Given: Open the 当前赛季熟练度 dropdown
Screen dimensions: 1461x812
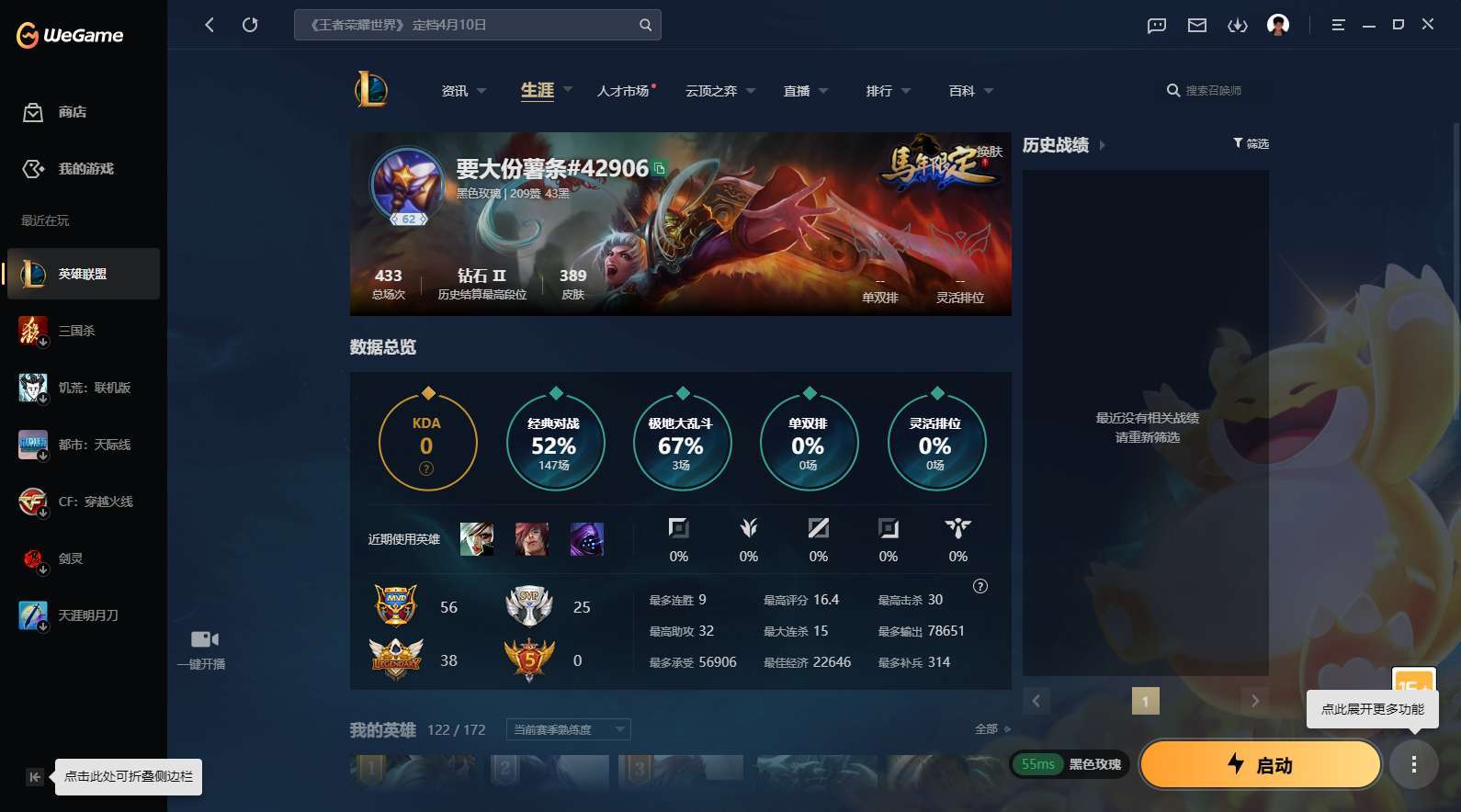Looking at the screenshot, I should (x=567, y=728).
